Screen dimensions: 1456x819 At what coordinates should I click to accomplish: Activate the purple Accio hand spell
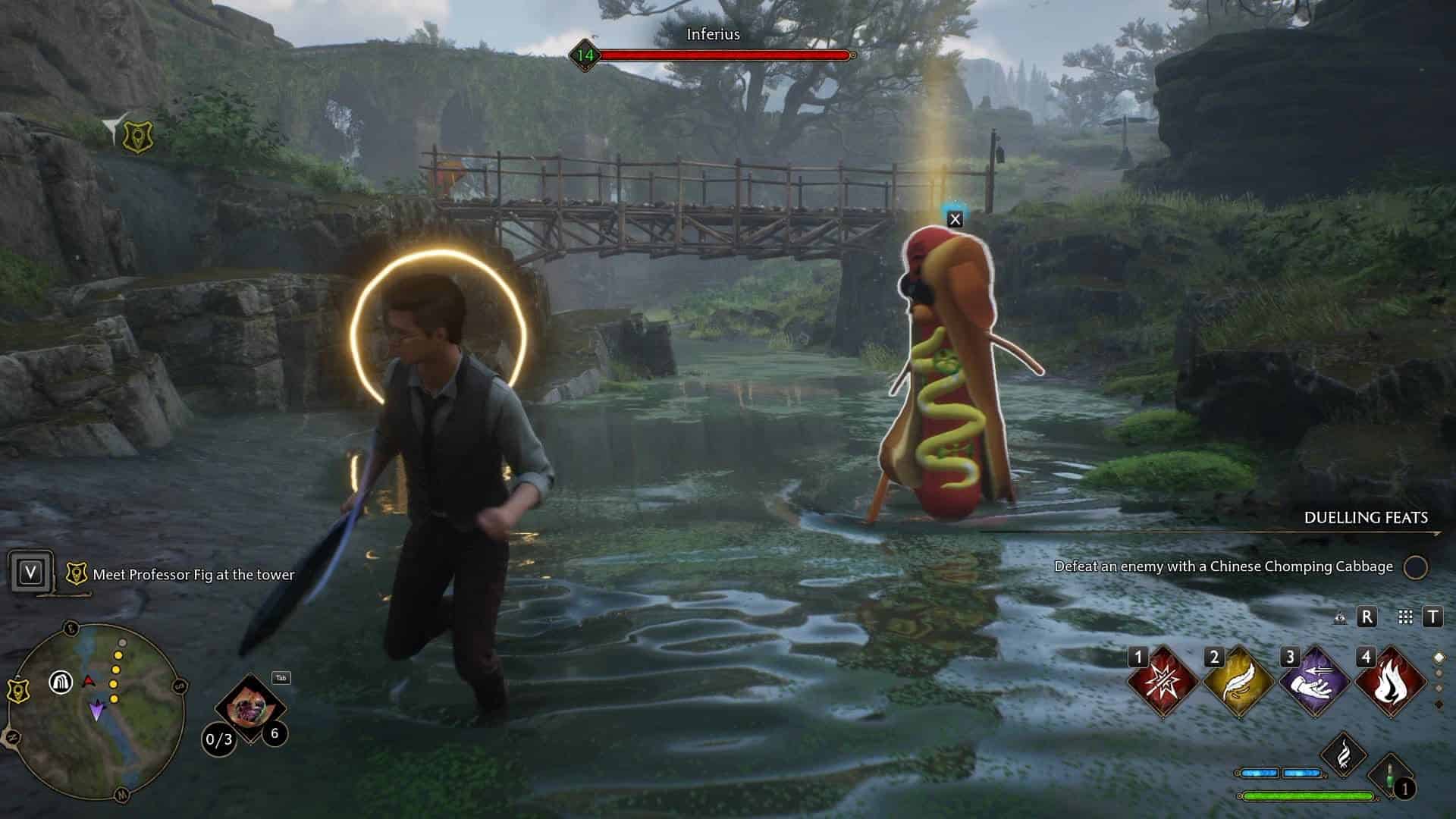(1313, 682)
